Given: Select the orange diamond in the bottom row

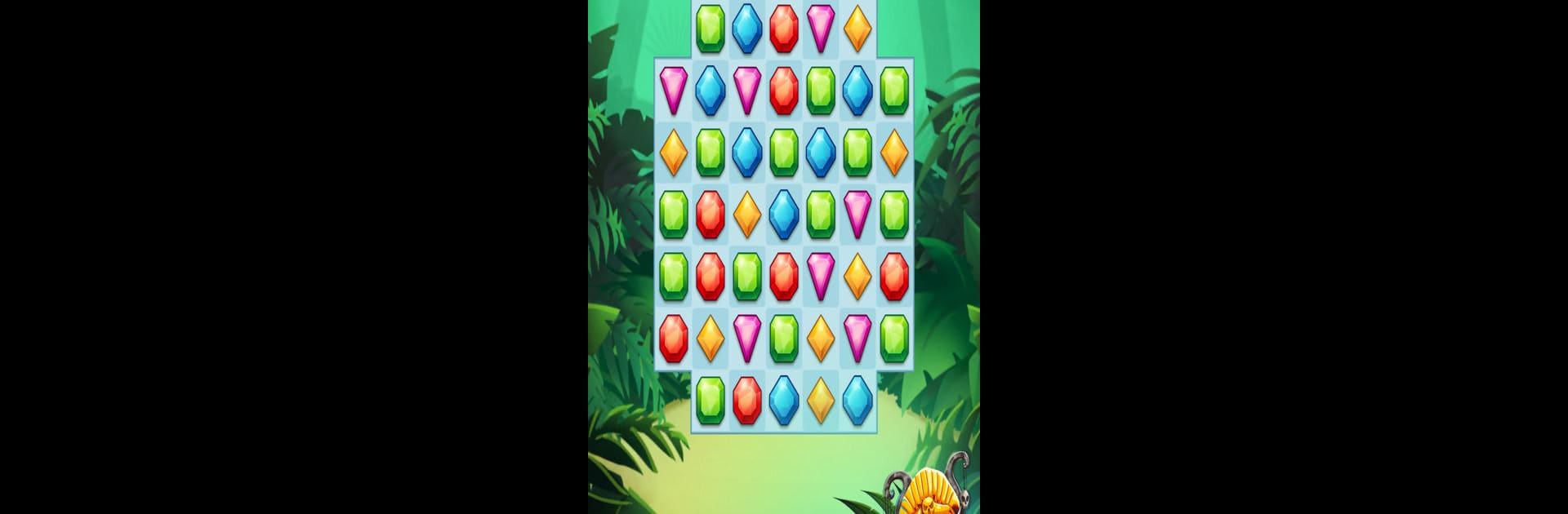Looking at the screenshot, I should (x=820, y=400).
